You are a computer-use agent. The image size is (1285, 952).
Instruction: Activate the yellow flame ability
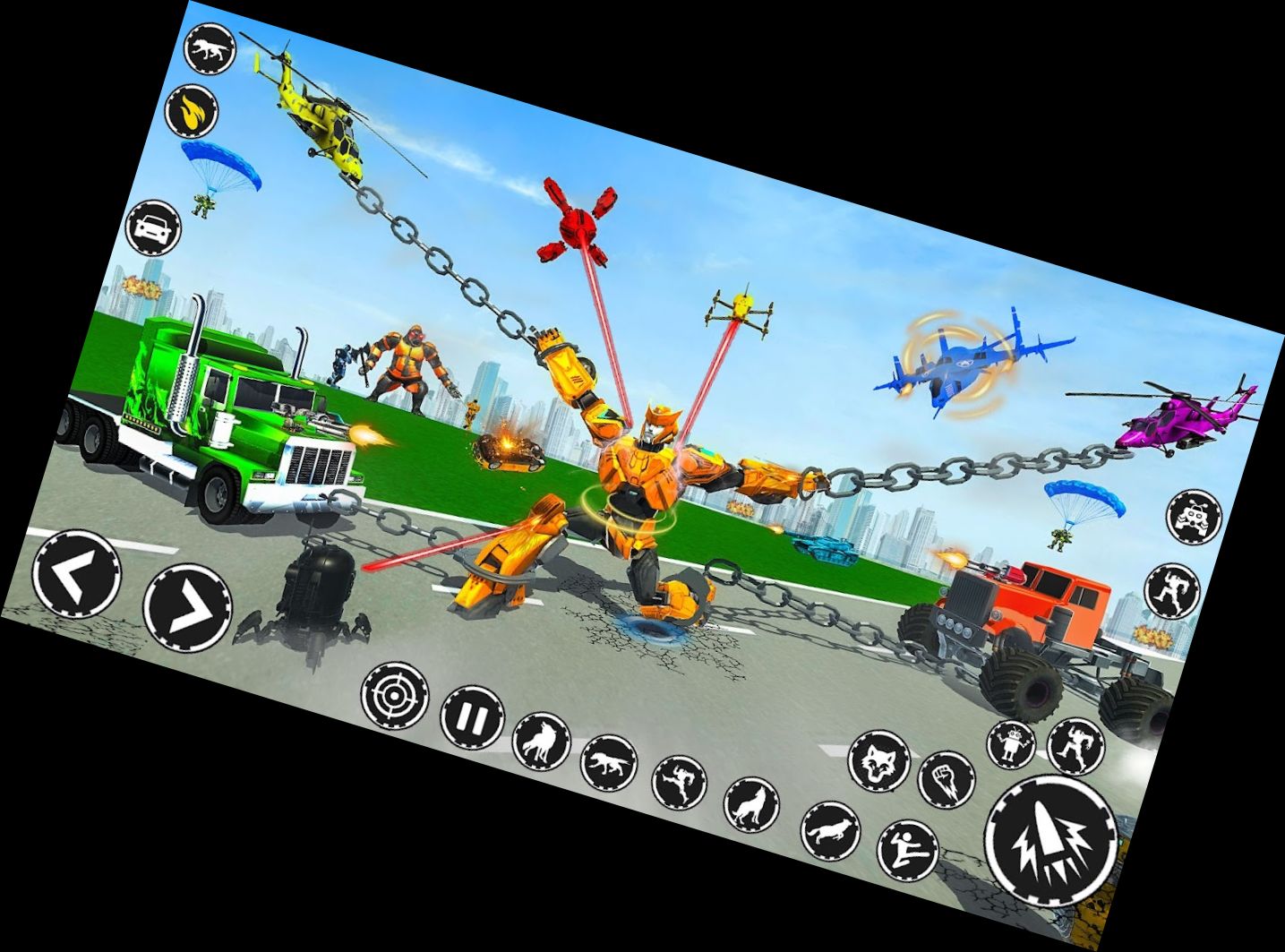[193, 111]
